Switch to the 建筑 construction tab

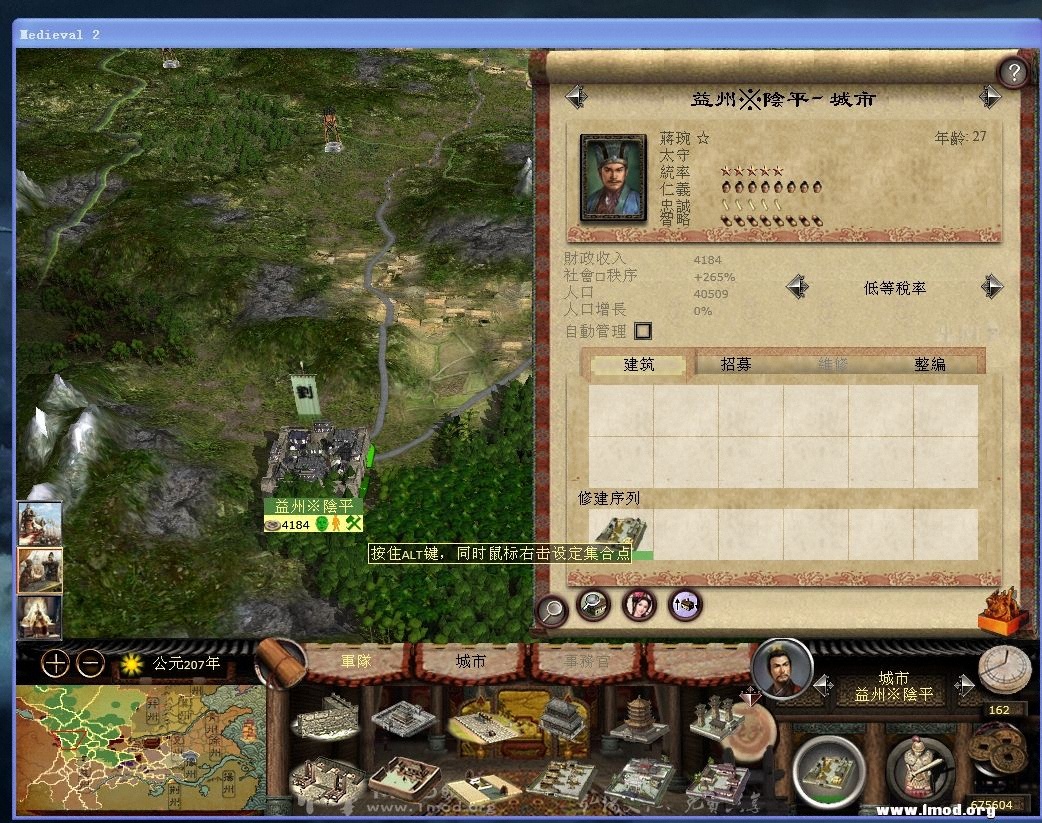[639, 365]
